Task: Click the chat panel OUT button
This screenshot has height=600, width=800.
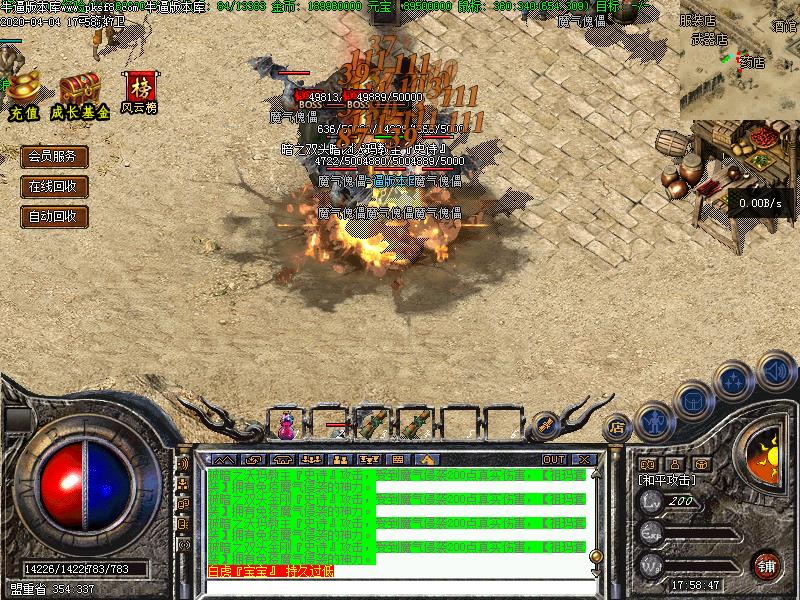Action: (x=553, y=459)
